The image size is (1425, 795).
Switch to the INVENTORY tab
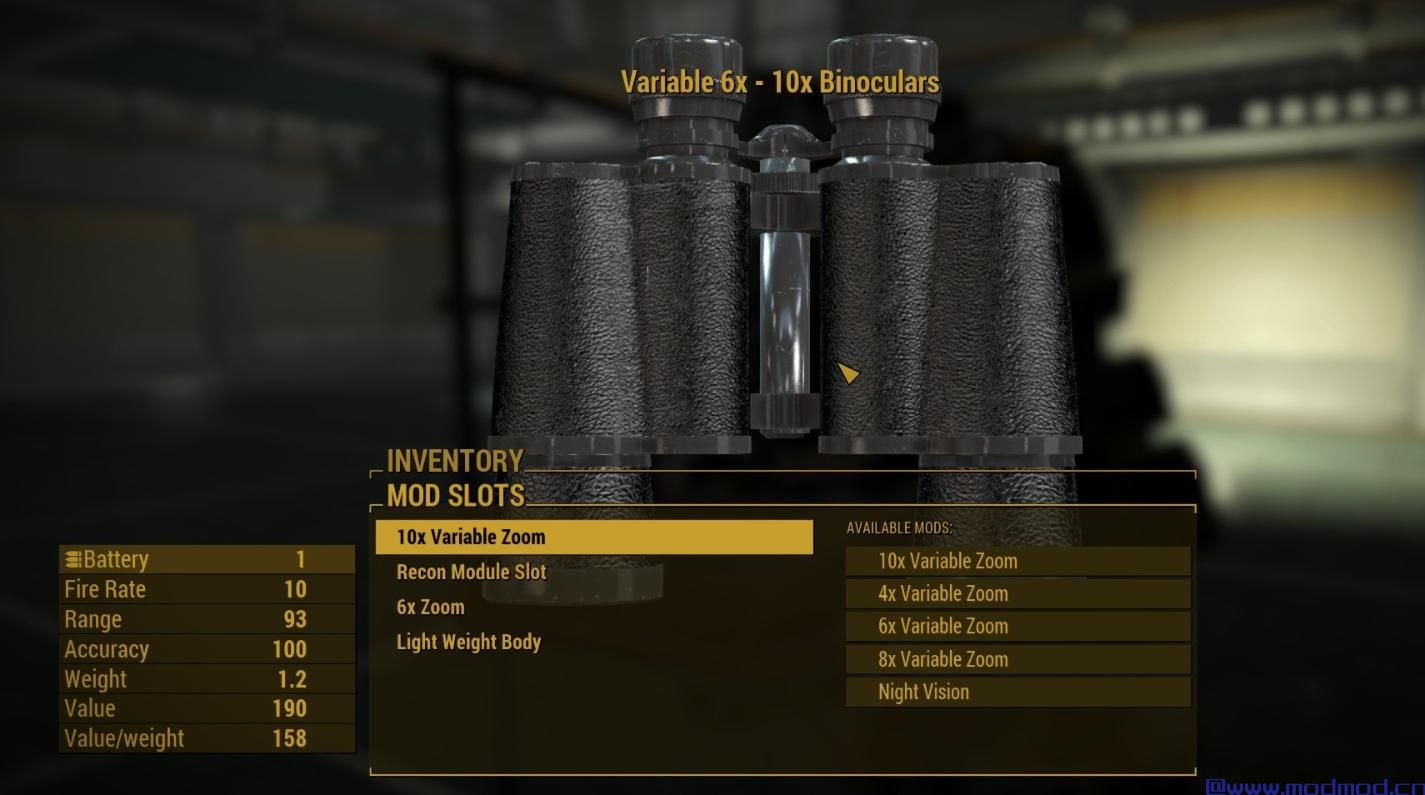click(x=455, y=461)
